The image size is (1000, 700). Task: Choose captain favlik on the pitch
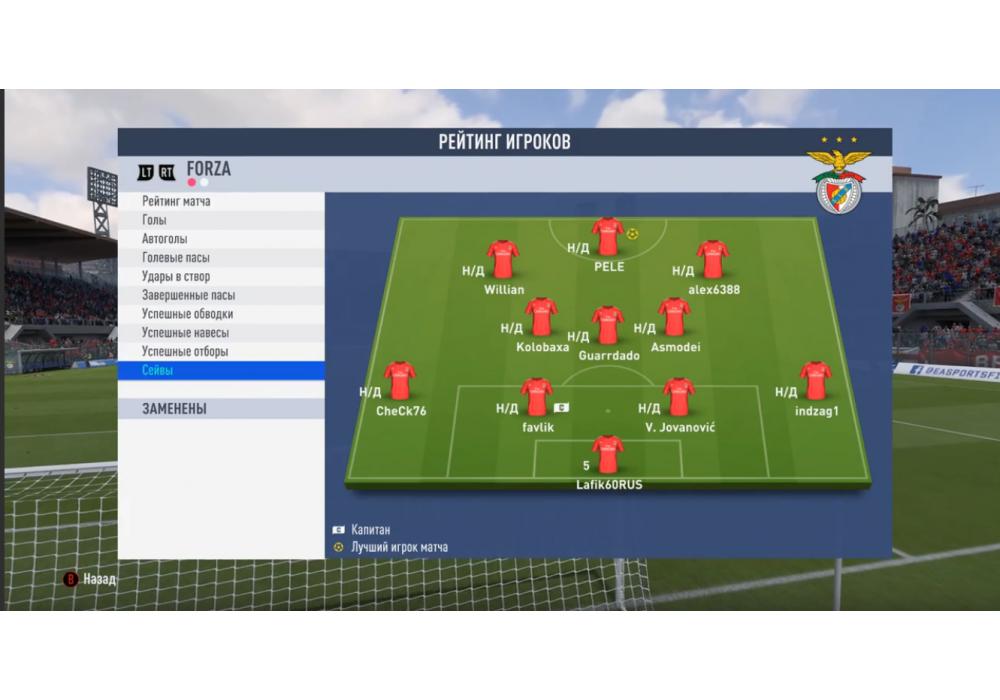click(537, 397)
